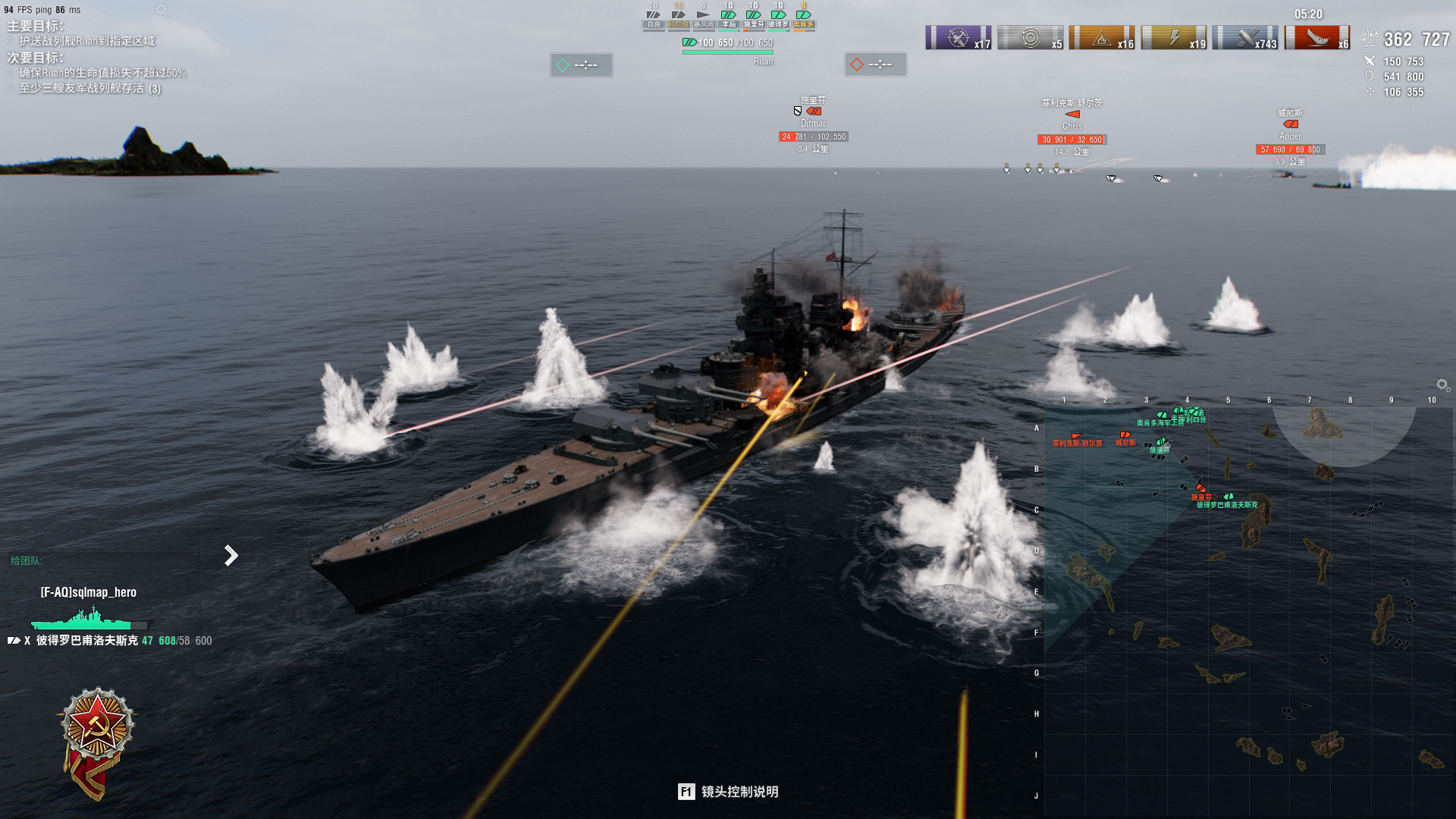Open the objectives panel gear icon
Viewport: 1456px width, 819px height.
tap(162, 11)
